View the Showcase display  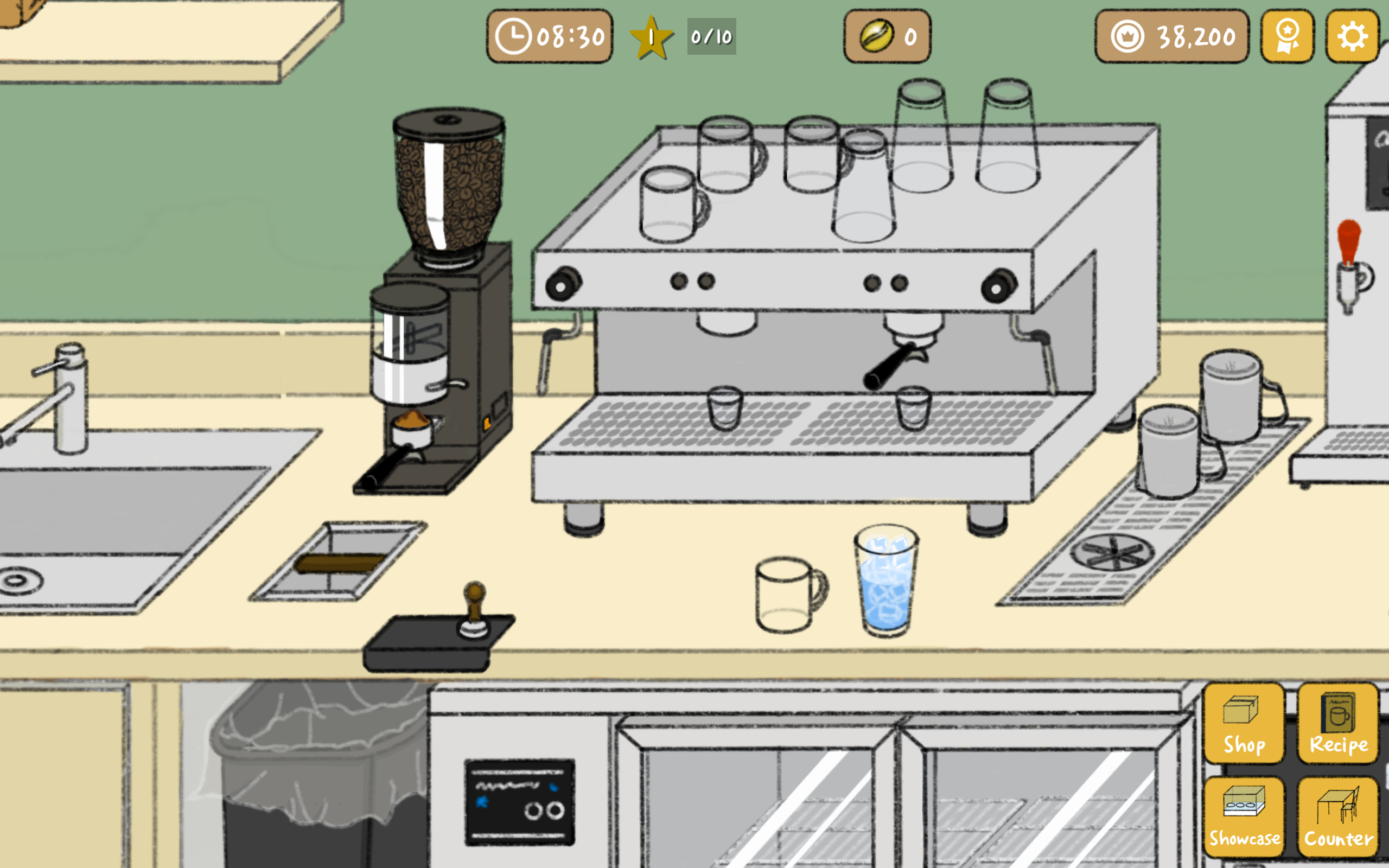(1244, 815)
